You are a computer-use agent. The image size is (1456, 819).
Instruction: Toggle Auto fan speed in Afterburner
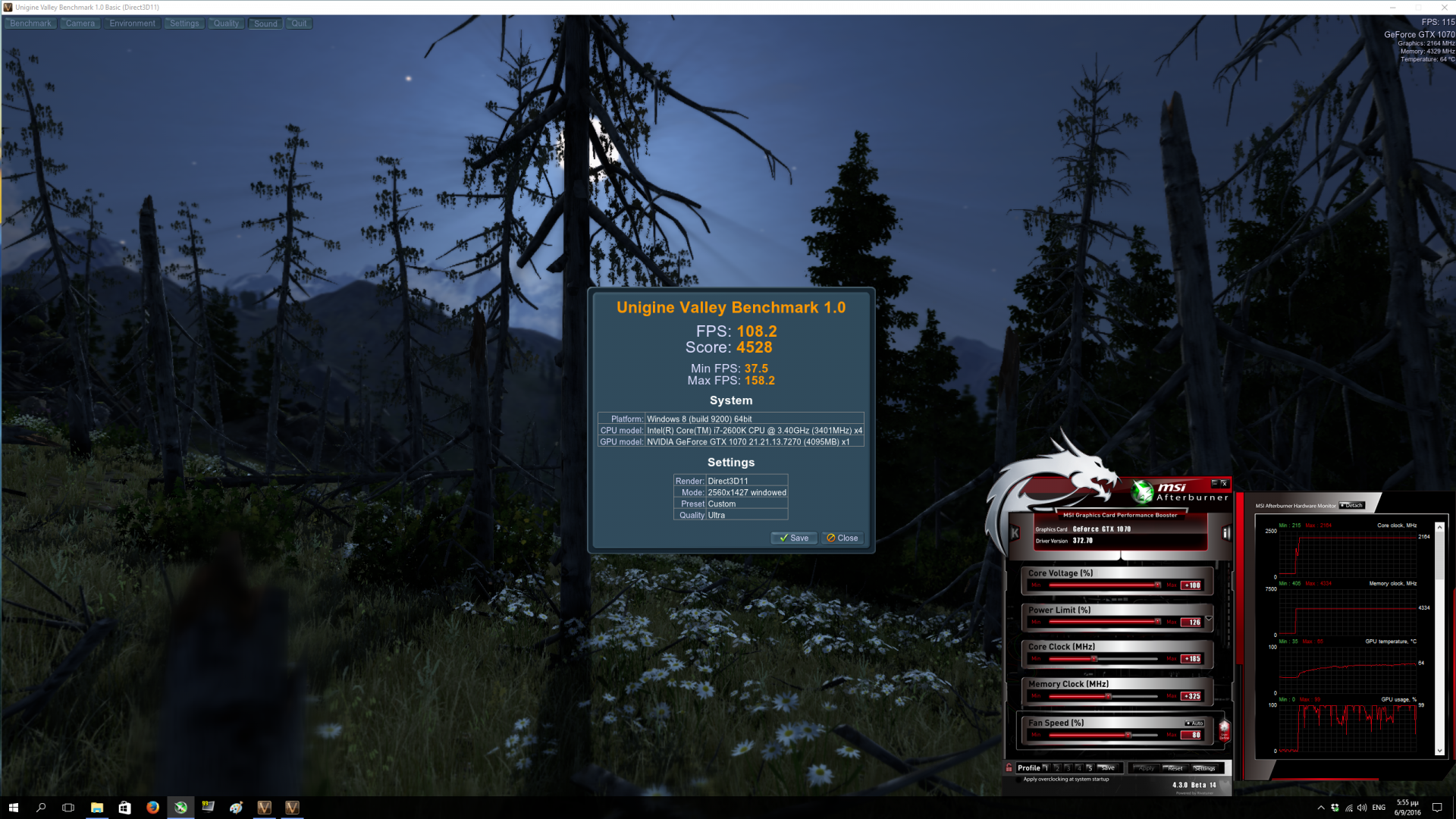(x=1194, y=723)
